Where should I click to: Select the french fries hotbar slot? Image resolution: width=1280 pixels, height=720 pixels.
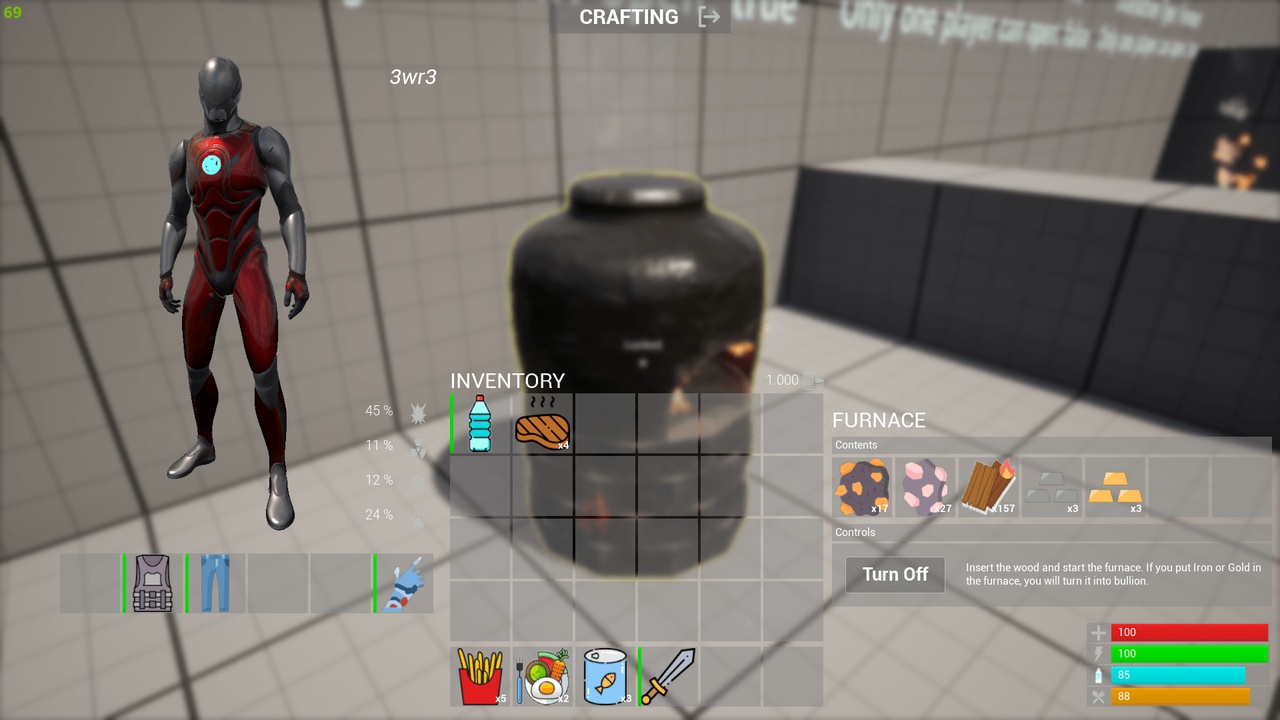click(480, 677)
